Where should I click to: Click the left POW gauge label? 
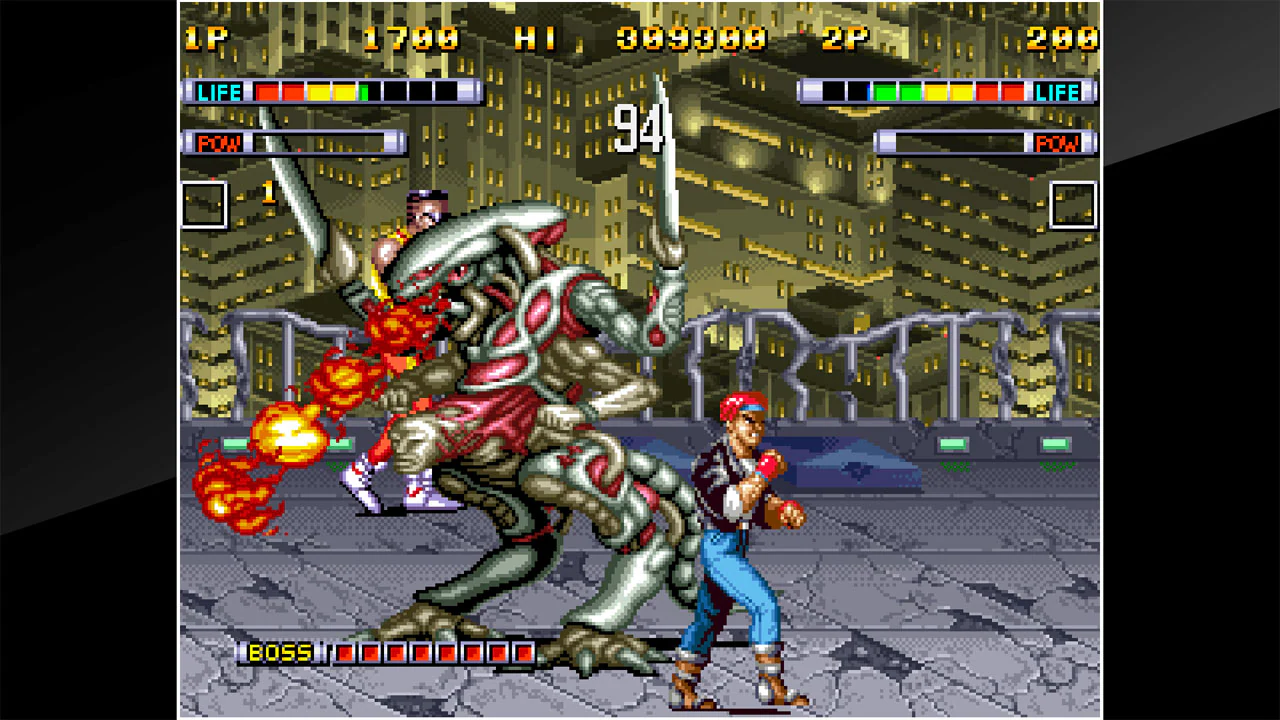click(x=221, y=141)
